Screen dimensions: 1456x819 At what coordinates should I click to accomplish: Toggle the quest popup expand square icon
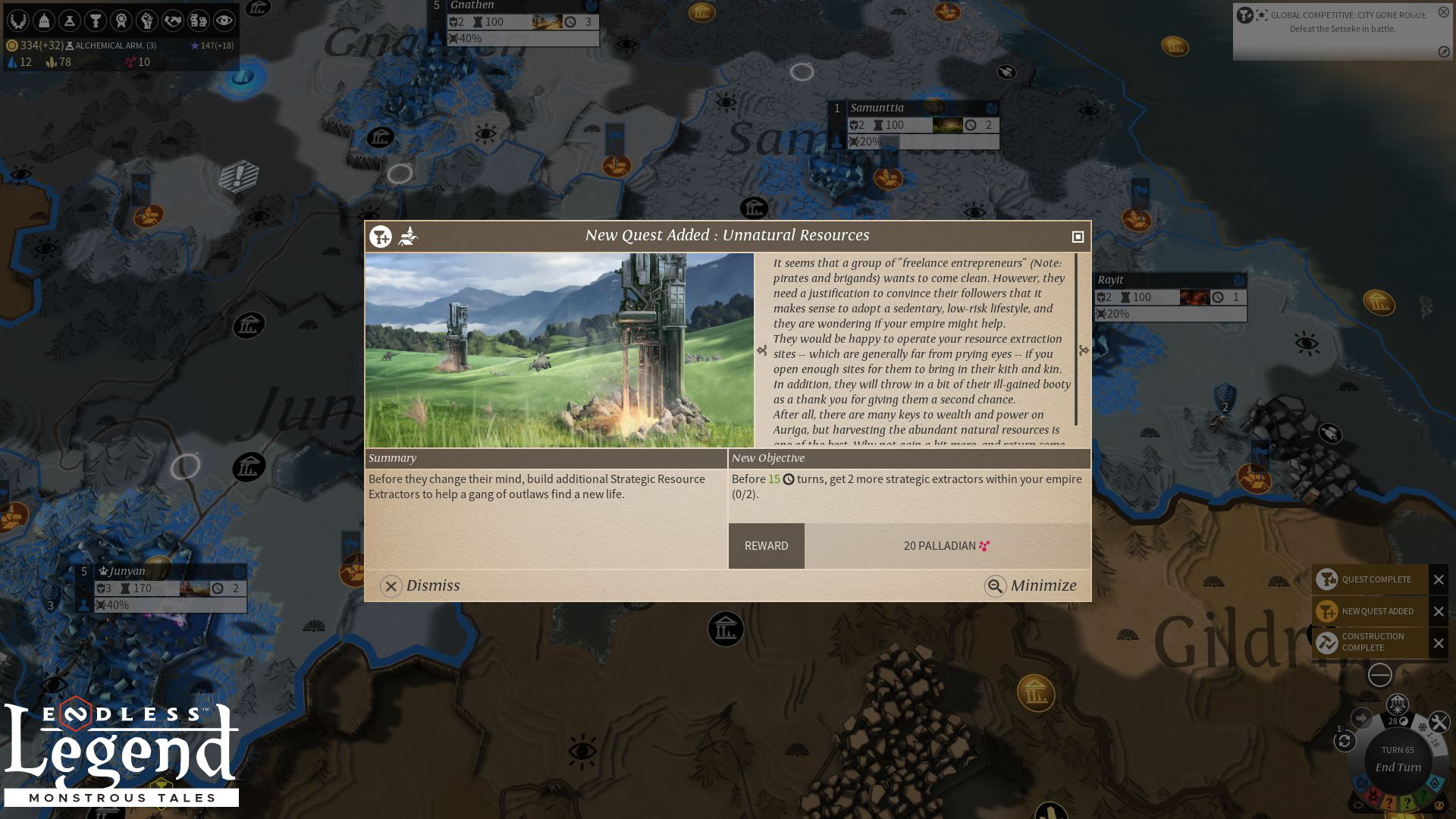(1078, 237)
